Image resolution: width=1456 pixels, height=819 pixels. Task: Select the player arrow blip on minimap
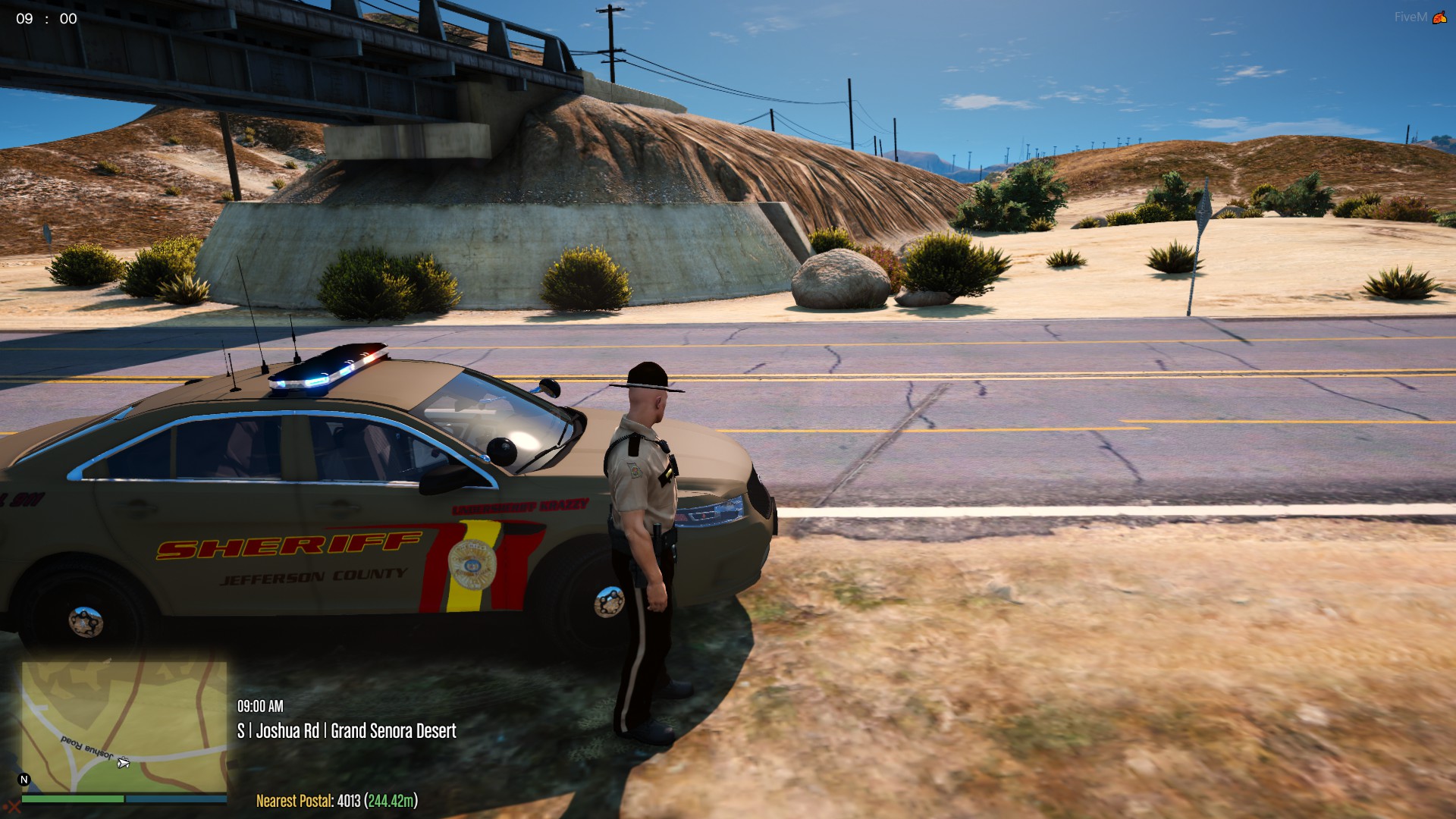pyautogui.click(x=124, y=763)
